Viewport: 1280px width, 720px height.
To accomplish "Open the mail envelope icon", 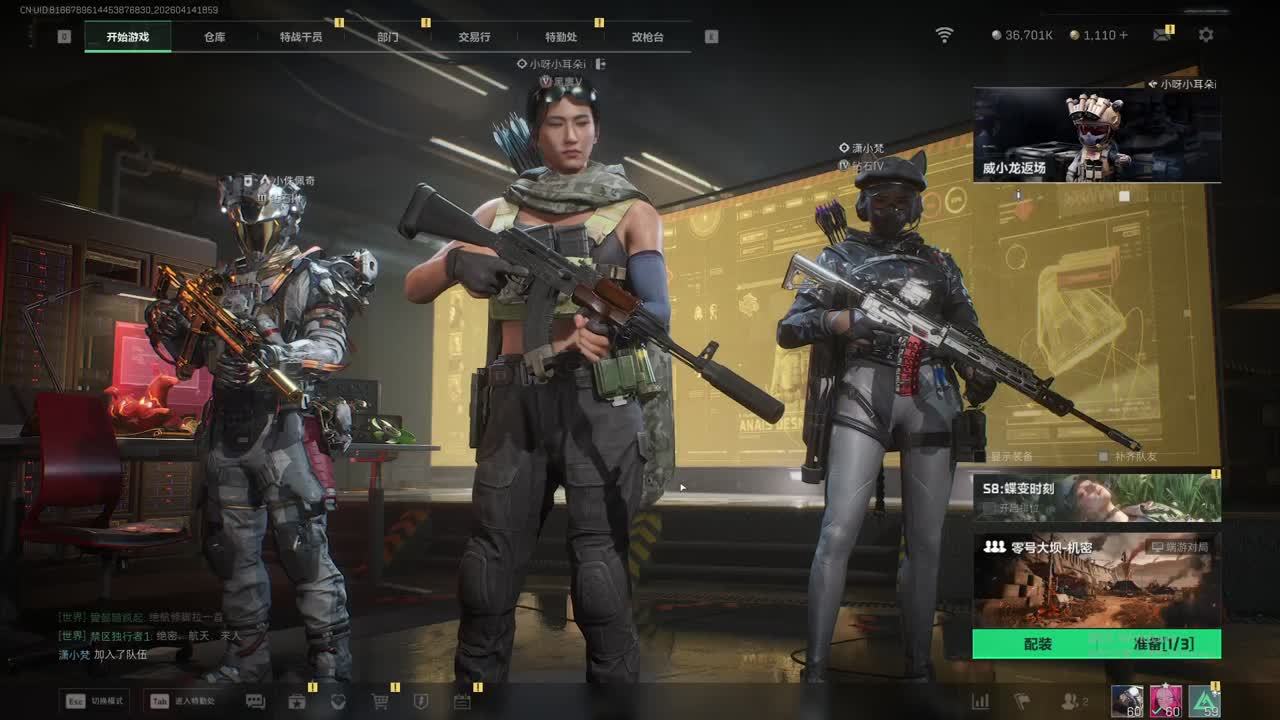I will (x=1161, y=35).
